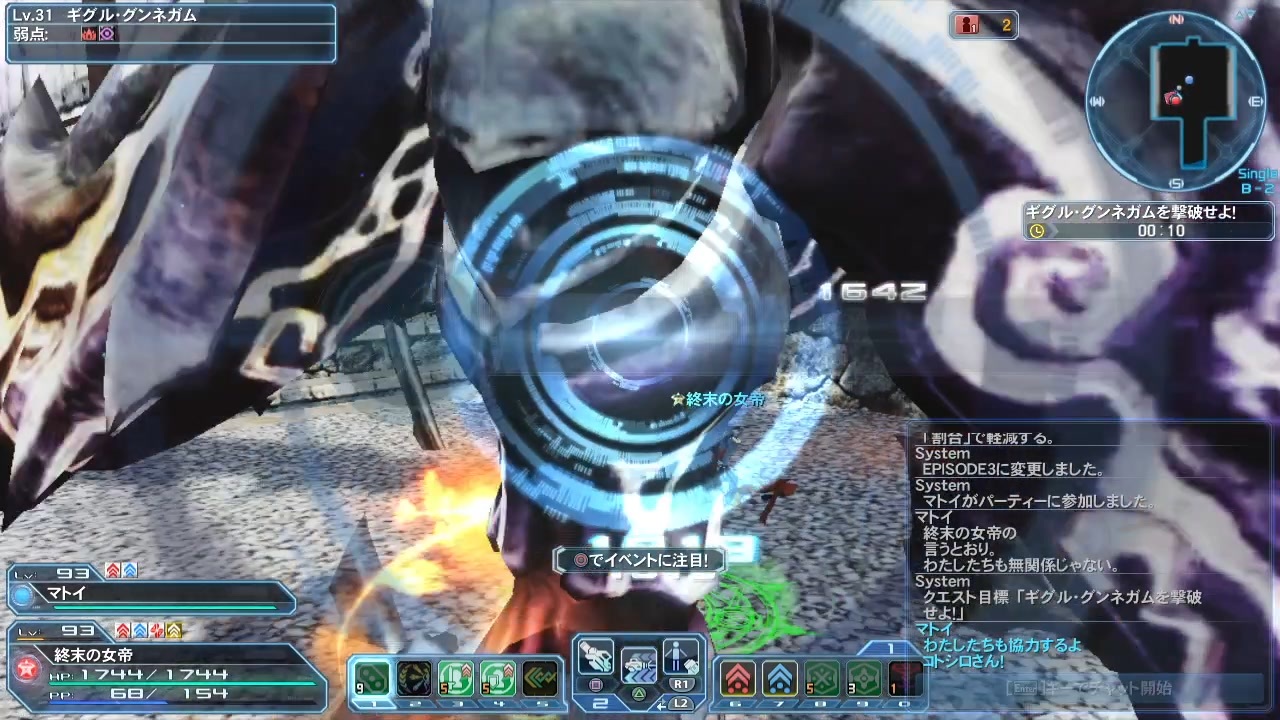Screen dimensions: 1280x720
Task: Expand the emergency alert counter showing 2
Action: [x=983, y=26]
